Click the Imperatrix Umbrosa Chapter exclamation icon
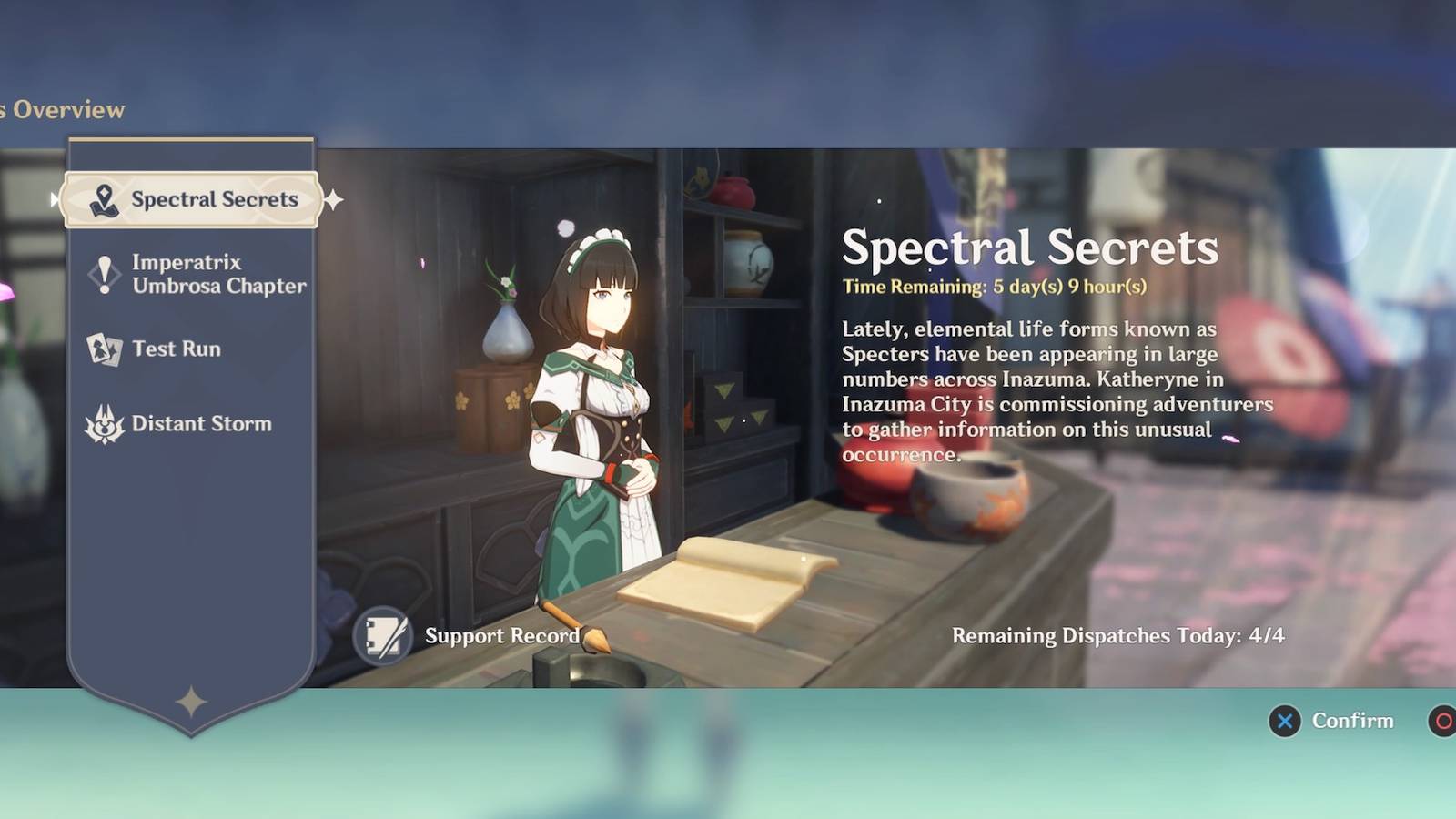The image size is (1456, 819). pyautogui.click(x=103, y=274)
